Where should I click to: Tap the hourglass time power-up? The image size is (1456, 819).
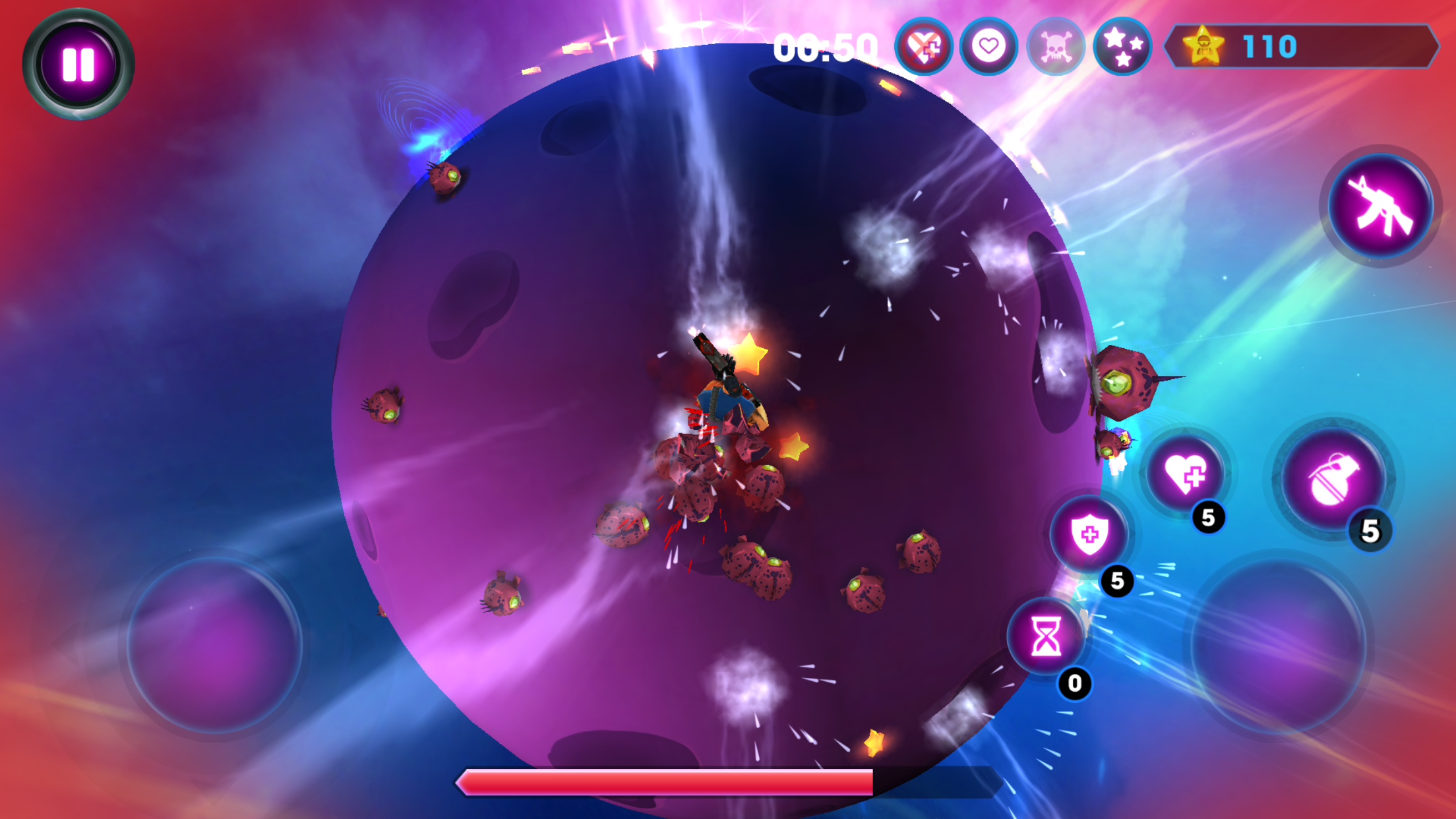coord(1047,637)
